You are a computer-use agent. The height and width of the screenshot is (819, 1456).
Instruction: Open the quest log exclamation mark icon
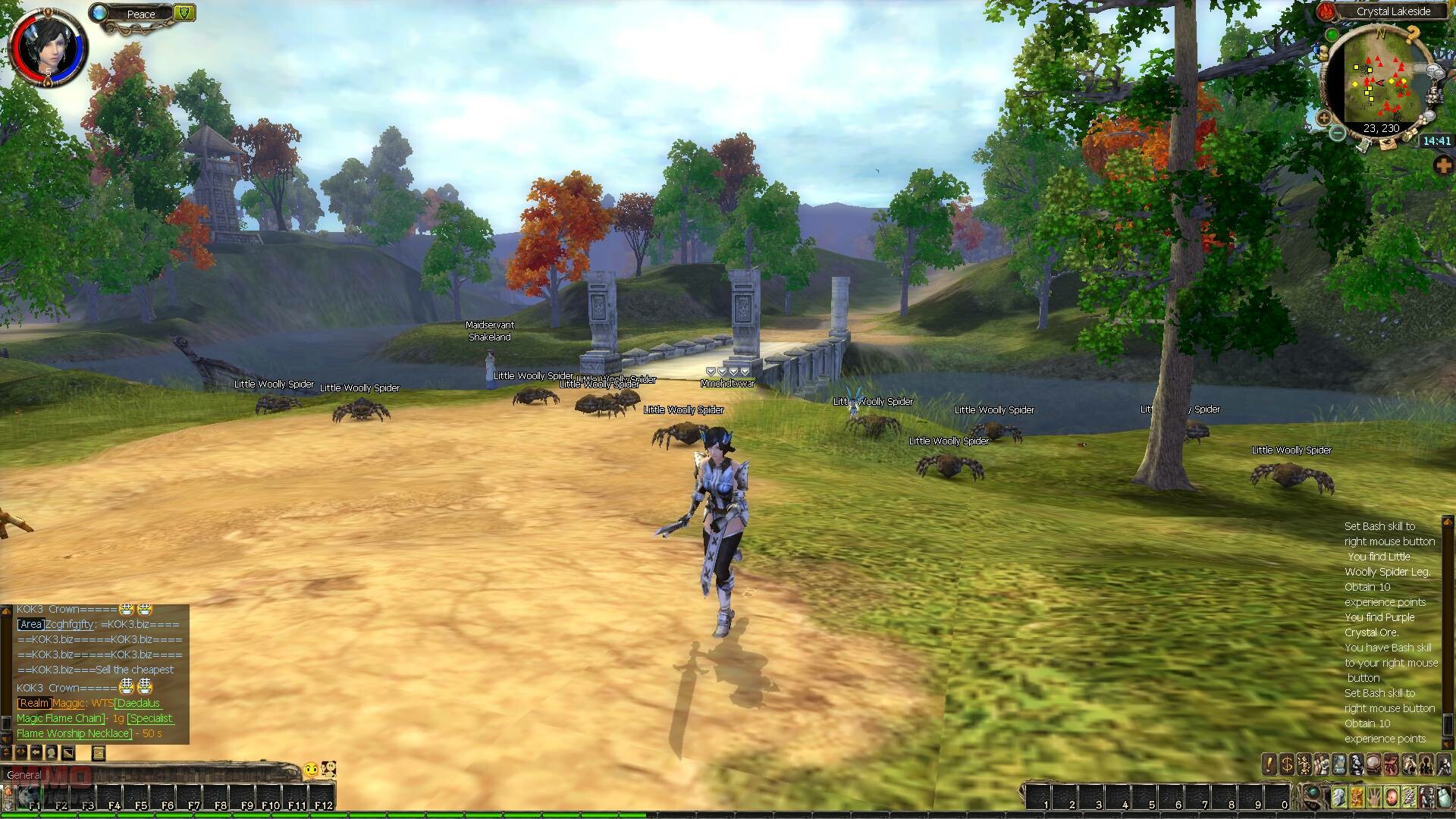point(1269,764)
